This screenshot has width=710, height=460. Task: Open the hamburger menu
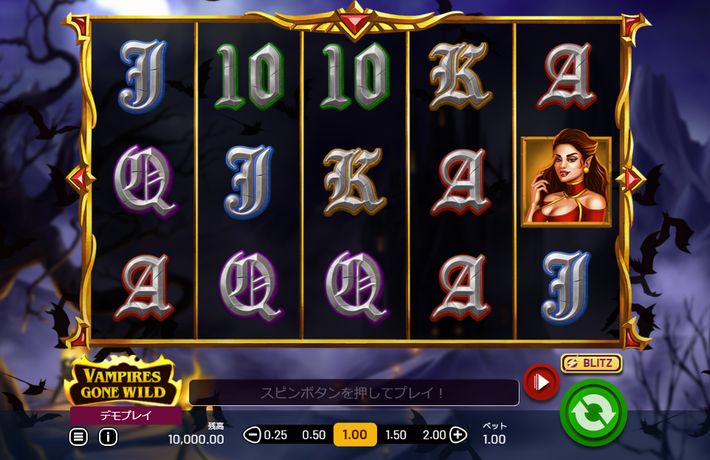79,436
